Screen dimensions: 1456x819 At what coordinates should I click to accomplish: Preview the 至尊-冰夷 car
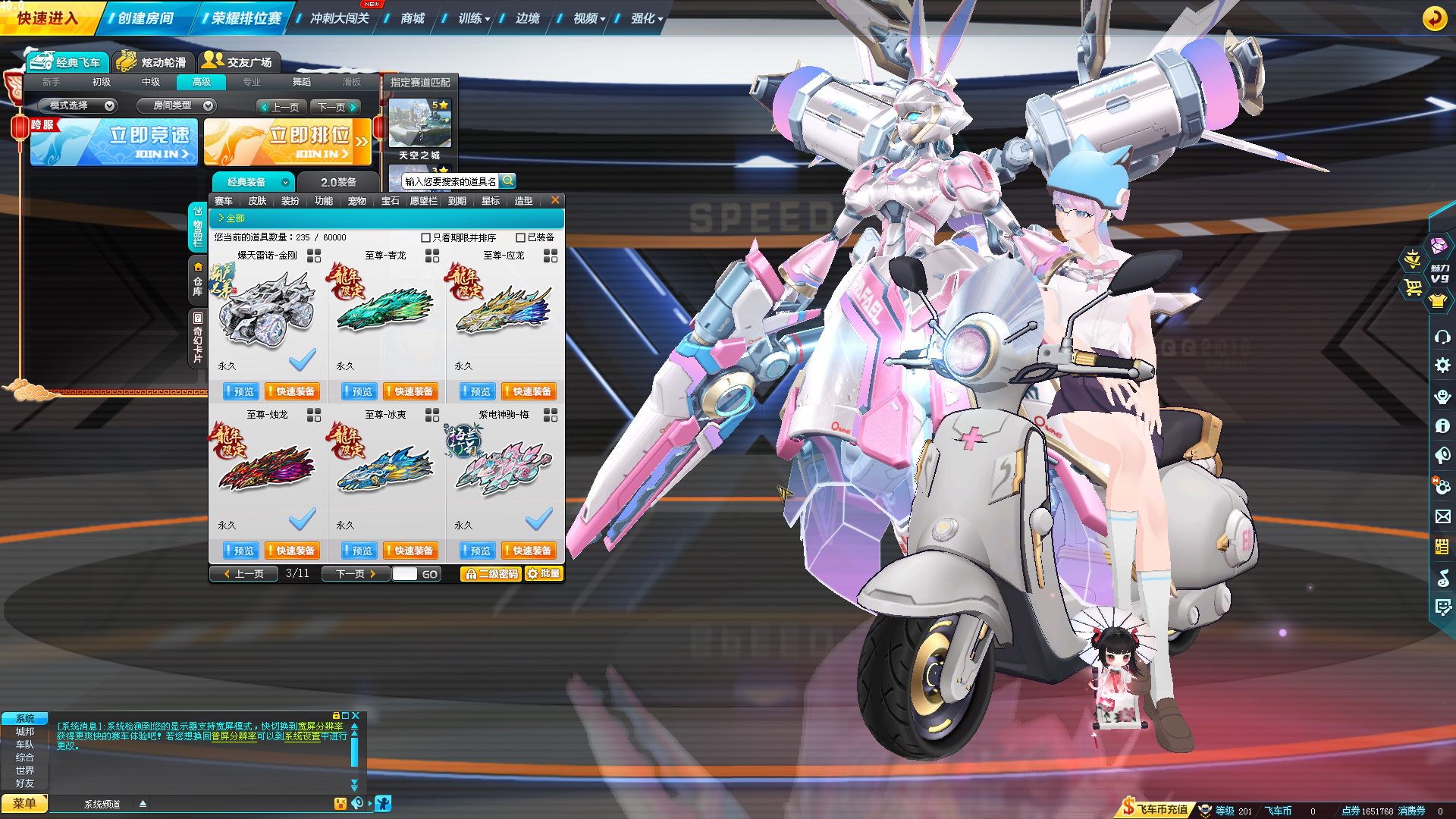(x=358, y=551)
